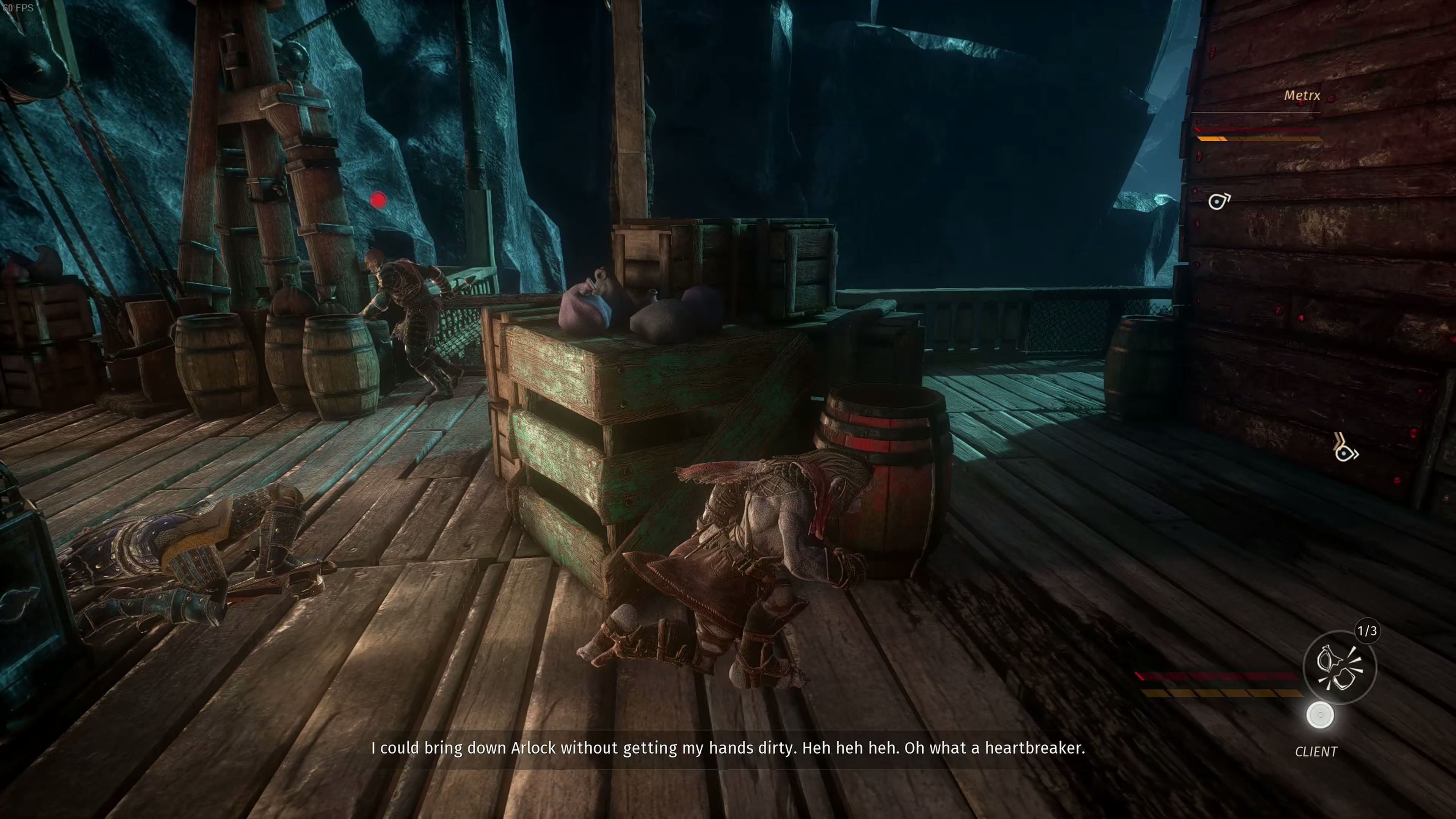Select the Metrx co-op player nameplate
Image resolution: width=1456 pixels, height=819 pixels.
(1301, 96)
